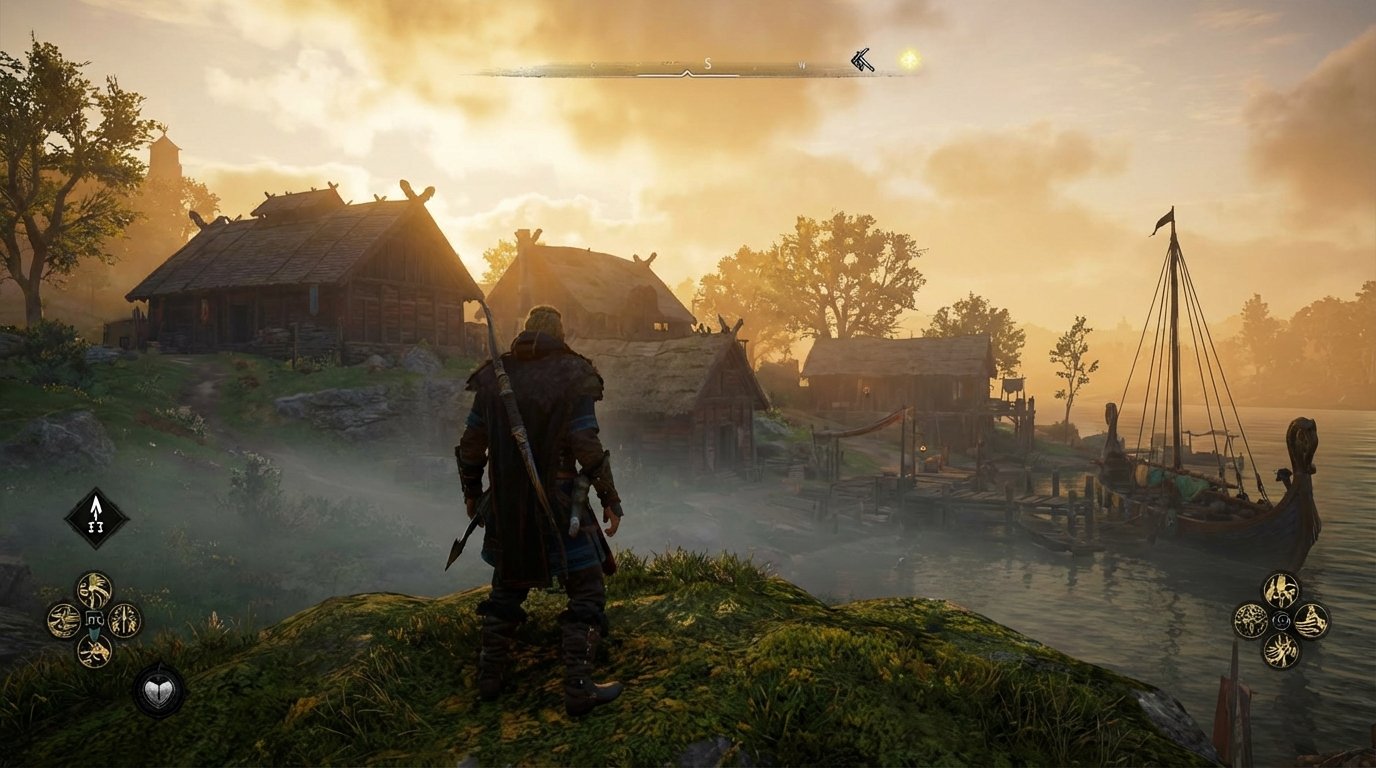The width and height of the screenshot is (1376, 768).
Task: Click the ranged weapon indicator diamond
Action: pos(95,519)
